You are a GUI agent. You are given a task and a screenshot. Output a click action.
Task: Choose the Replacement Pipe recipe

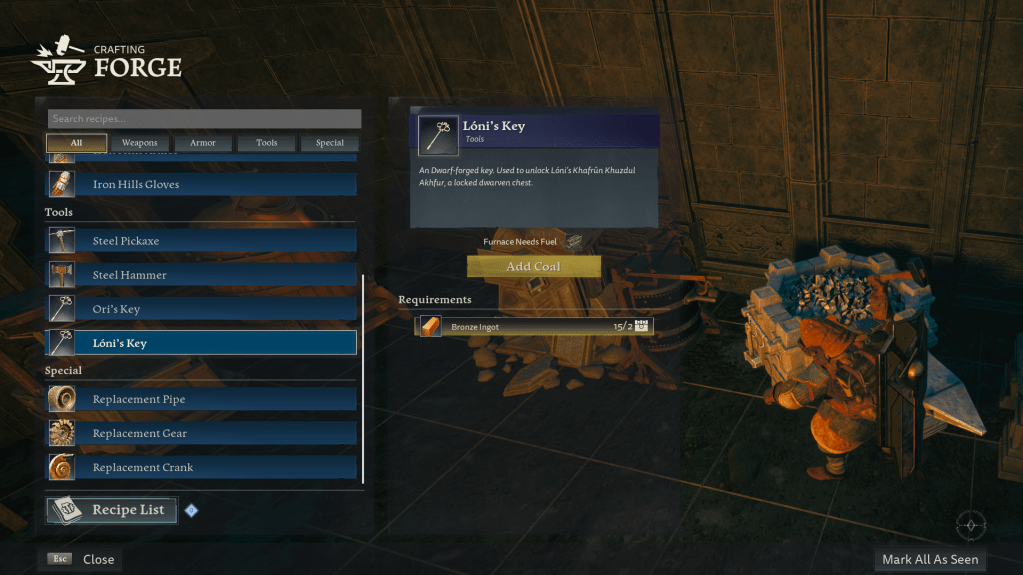pos(202,399)
